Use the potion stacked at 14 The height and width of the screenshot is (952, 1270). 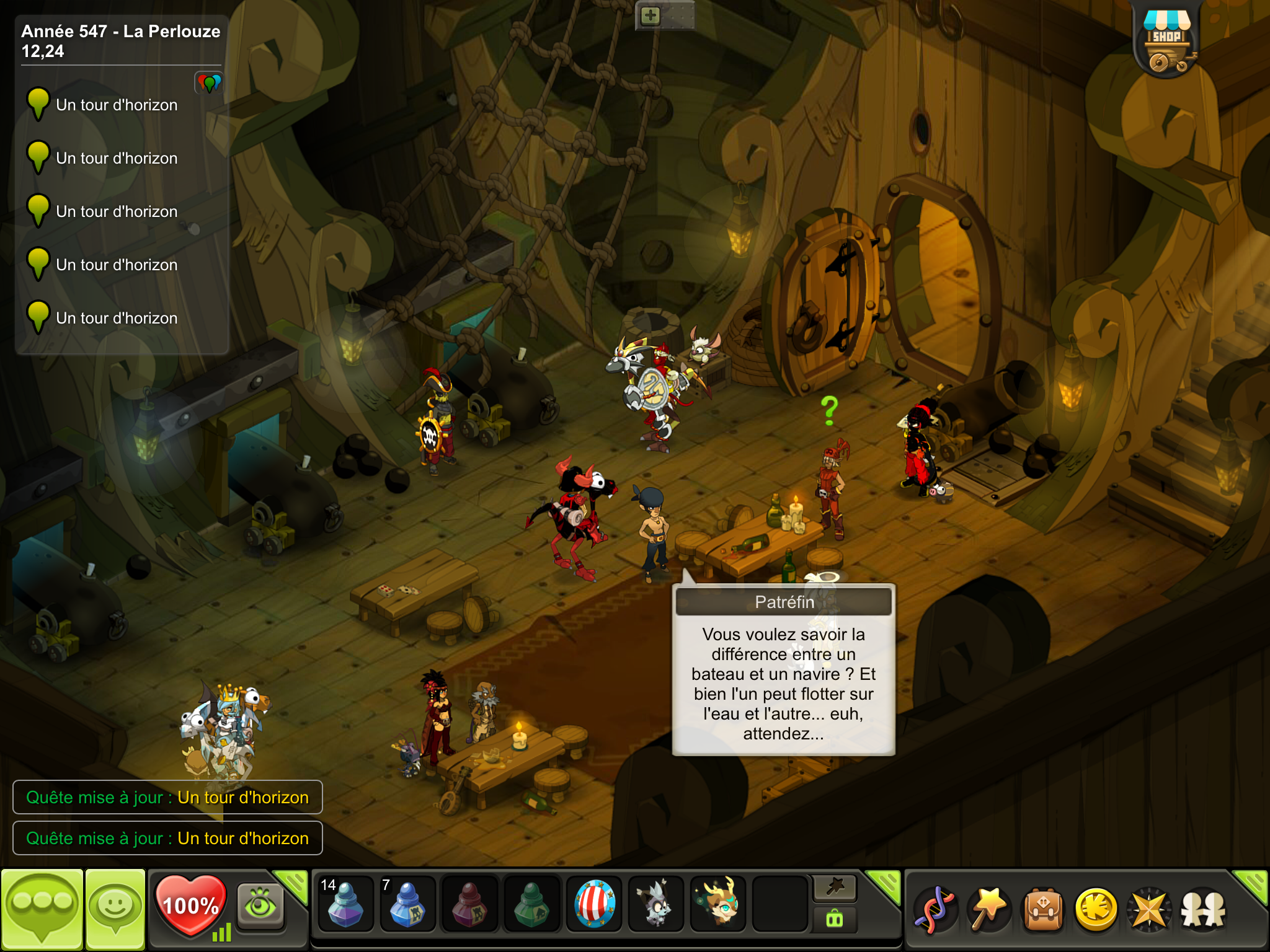pos(345,904)
